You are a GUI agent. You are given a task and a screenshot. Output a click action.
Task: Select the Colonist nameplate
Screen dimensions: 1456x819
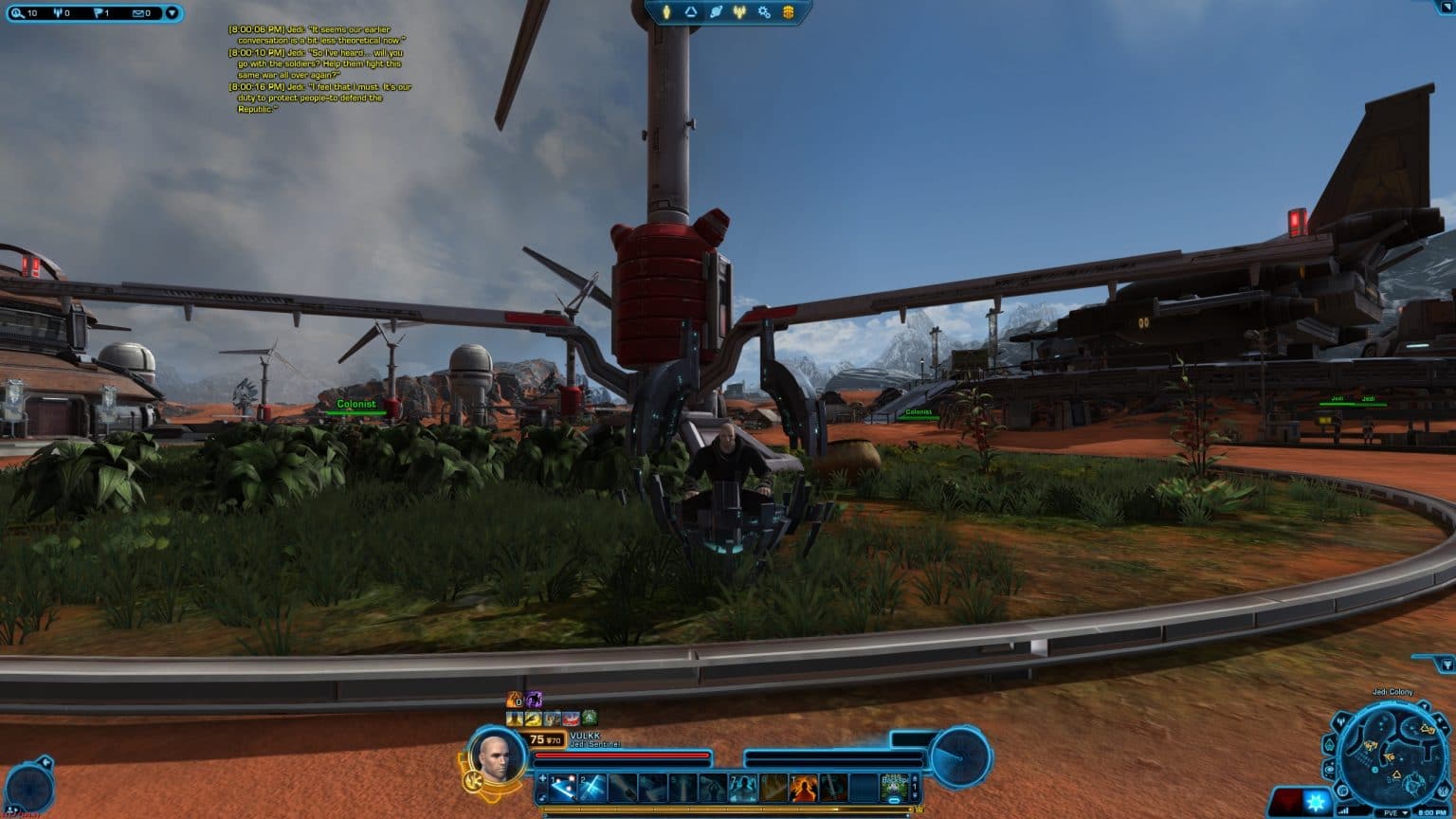coord(357,403)
